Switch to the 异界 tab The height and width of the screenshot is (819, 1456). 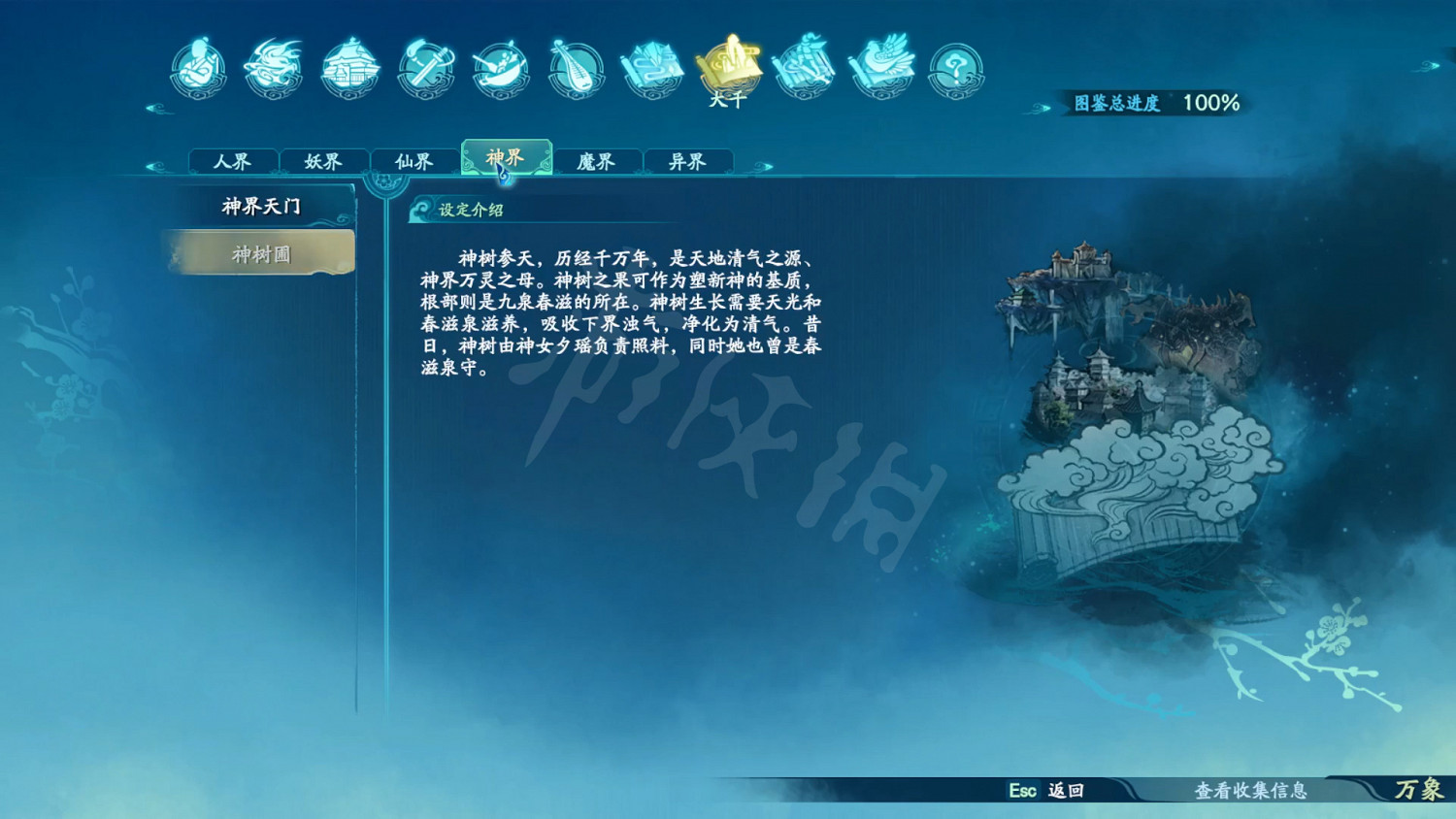[687, 161]
